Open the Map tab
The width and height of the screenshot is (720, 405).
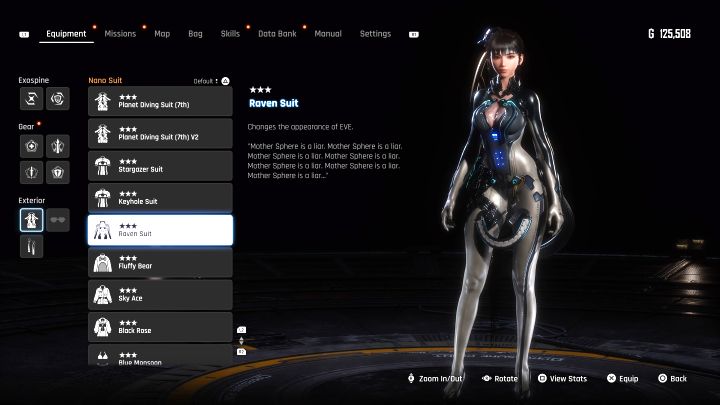(162, 33)
